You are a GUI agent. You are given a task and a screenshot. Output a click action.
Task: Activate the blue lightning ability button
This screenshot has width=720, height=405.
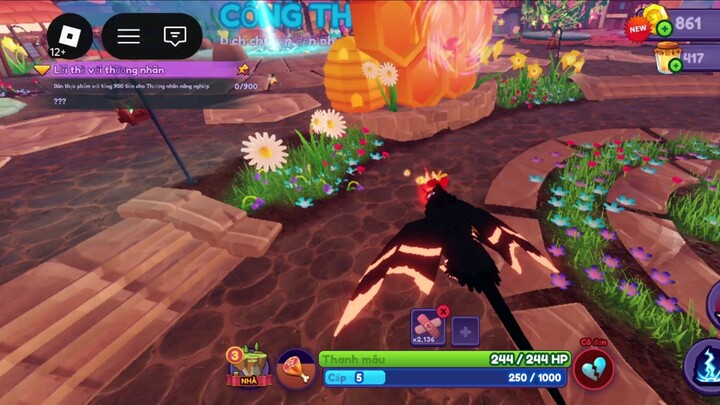pyautogui.click(x=705, y=365)
